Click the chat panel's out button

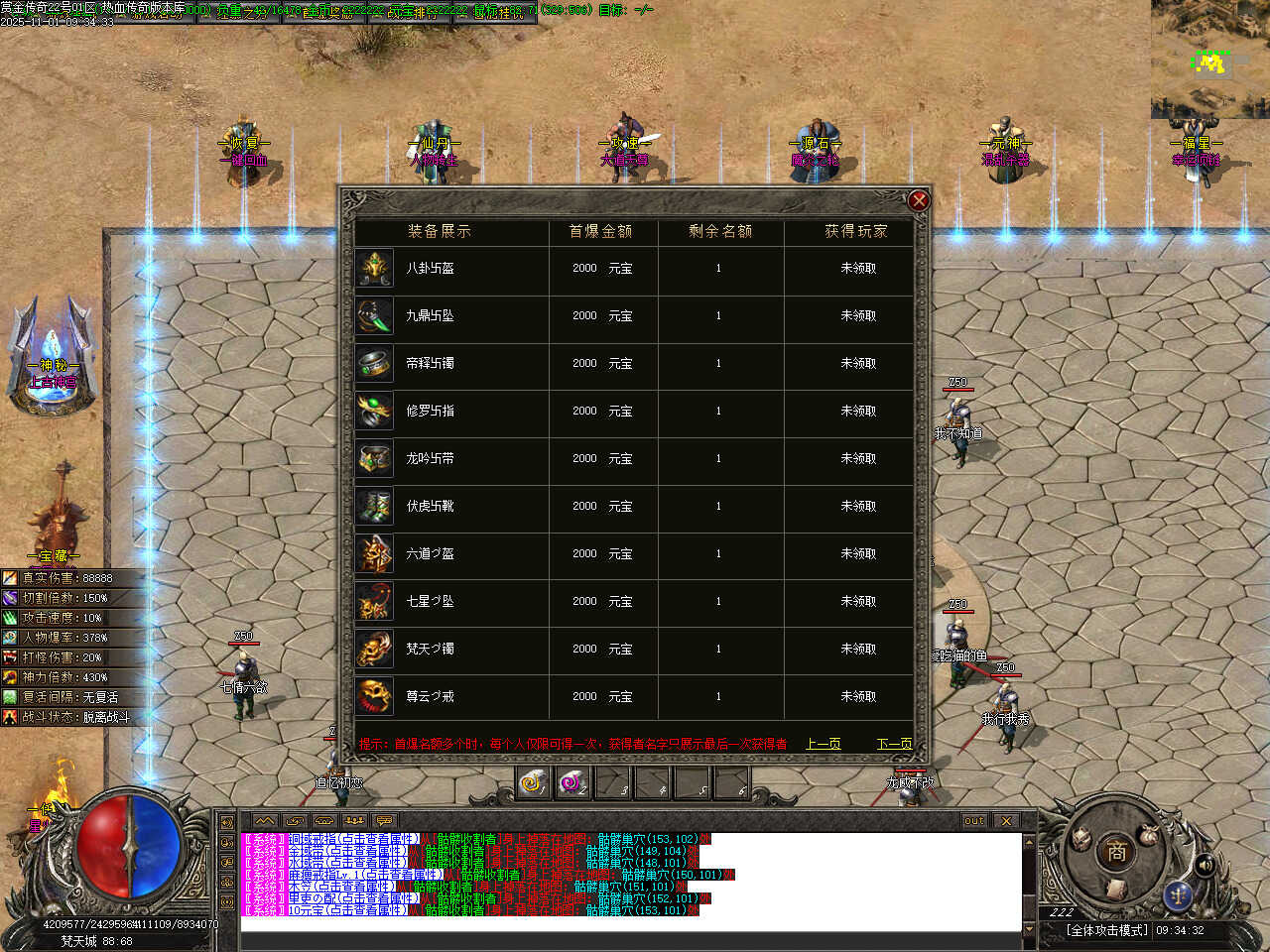point(974,821)
